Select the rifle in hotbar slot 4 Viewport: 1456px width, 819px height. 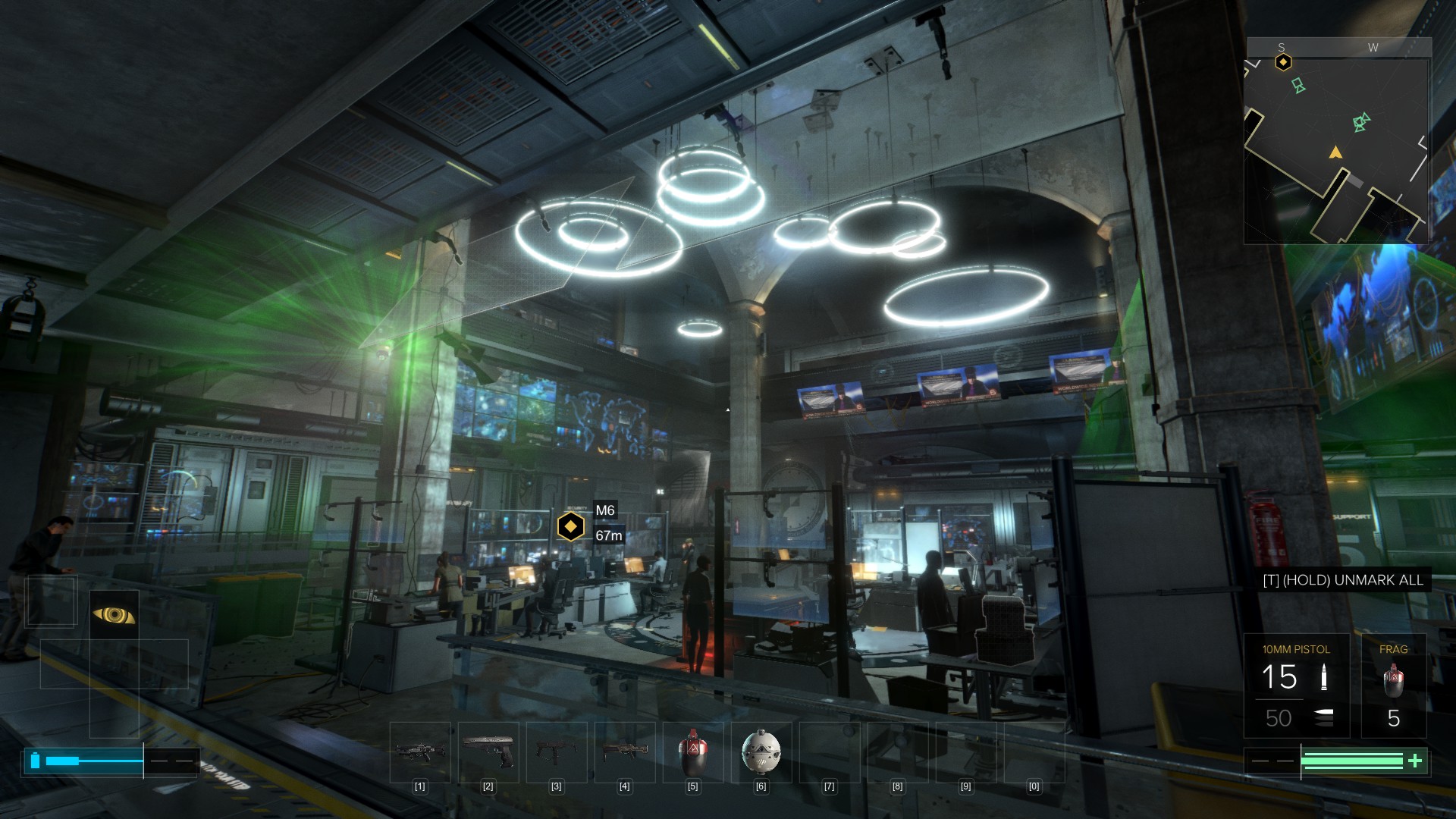pos(624,752)
